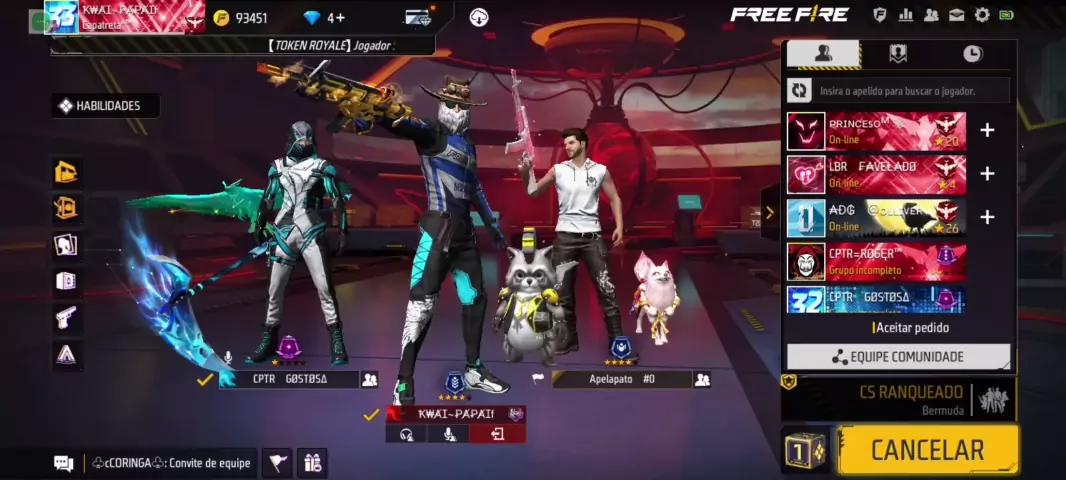Open the gold coins balance
This screenshot has width=1066, height=480.
tap(241, 18)
